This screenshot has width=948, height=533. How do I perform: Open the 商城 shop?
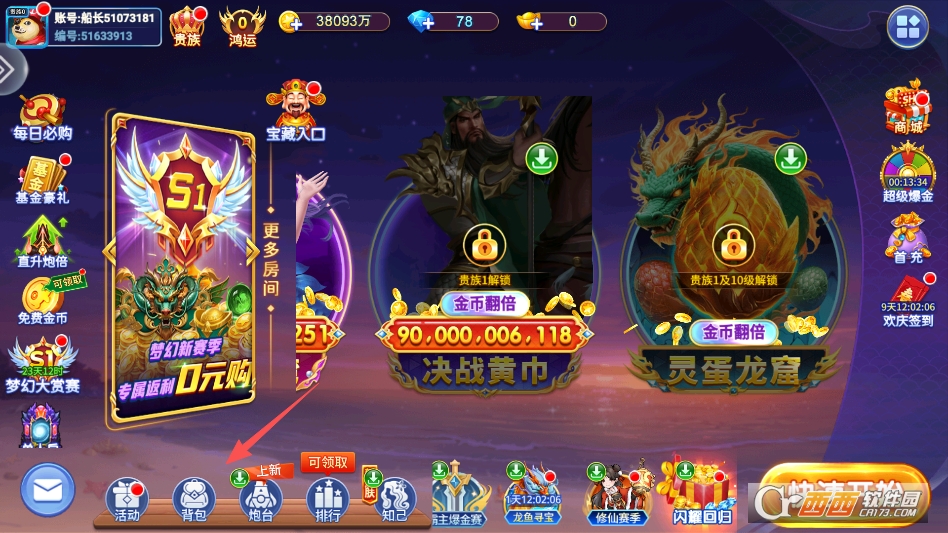click(x=907, y=108)
